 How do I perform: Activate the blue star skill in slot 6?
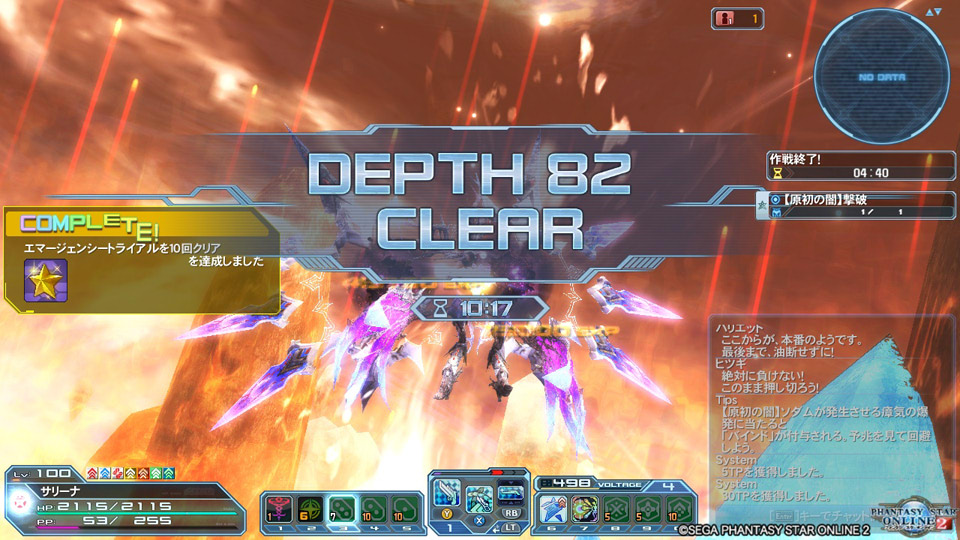pyautogui.click(x=553, y=507)
